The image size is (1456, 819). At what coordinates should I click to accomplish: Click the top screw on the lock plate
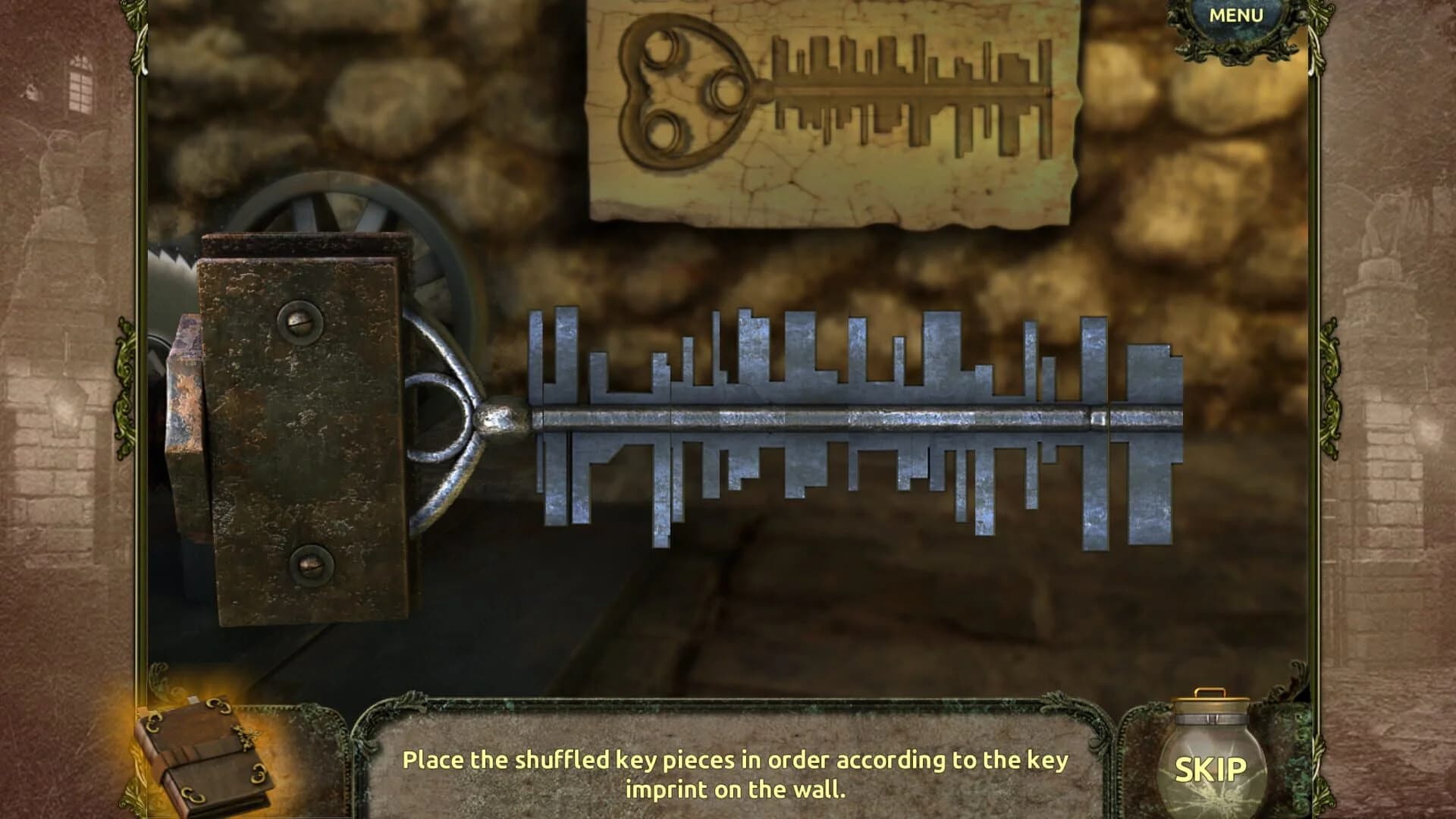click(x=299, y=322)
